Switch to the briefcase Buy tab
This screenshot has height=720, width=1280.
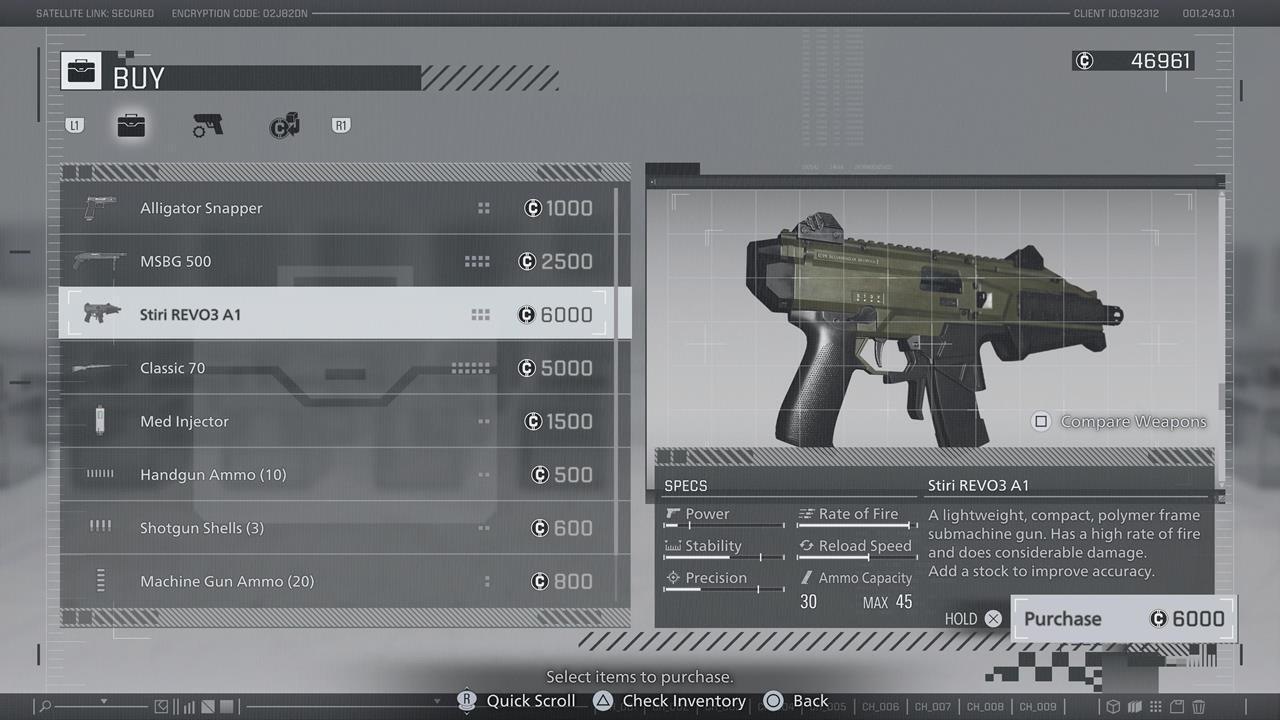[131, 126]
